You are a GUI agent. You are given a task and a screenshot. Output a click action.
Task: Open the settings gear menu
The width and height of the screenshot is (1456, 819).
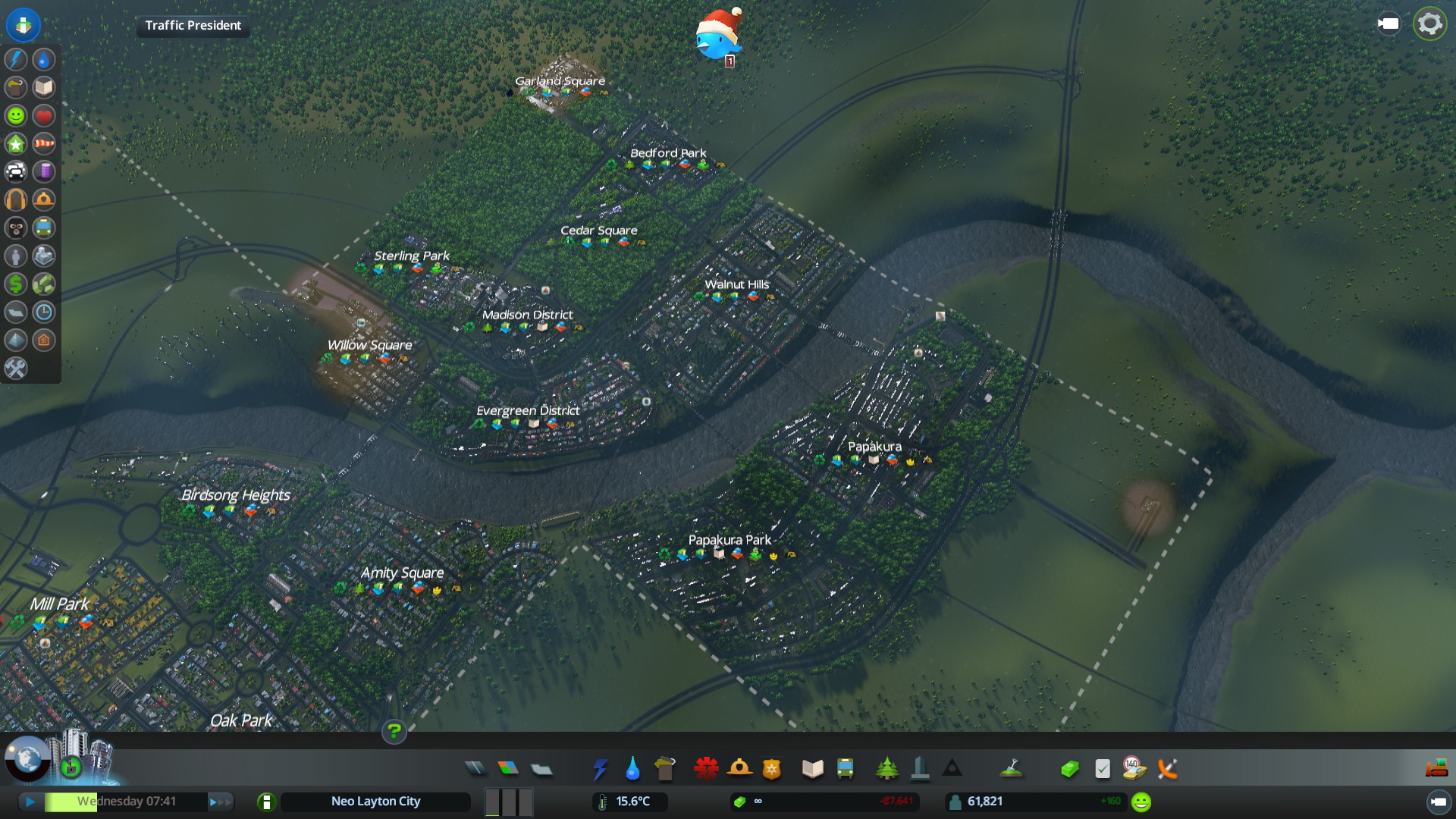click(x=1429, y=24)
